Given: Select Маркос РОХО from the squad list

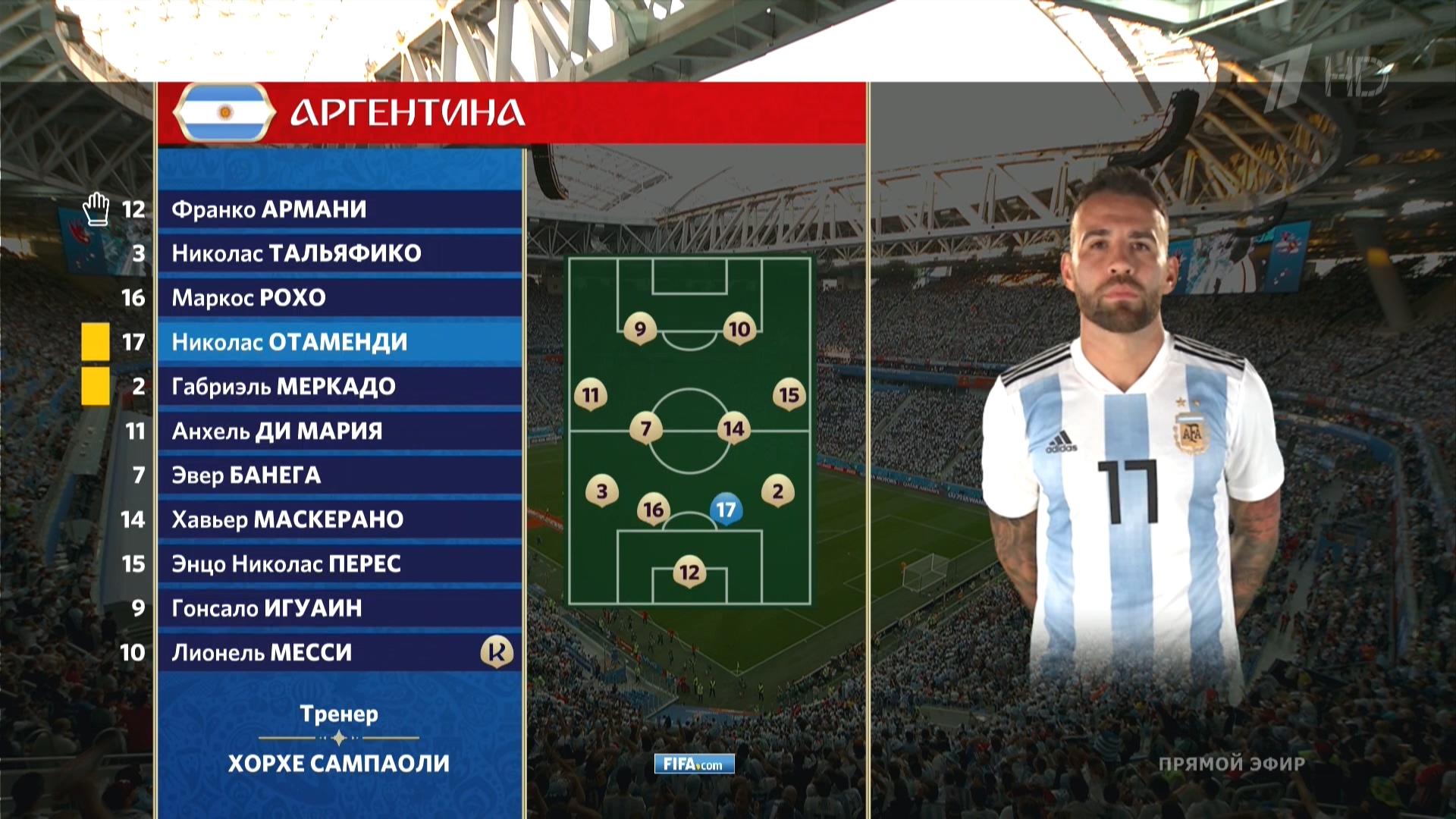Looking at the screenshot, I should point(340,297).
